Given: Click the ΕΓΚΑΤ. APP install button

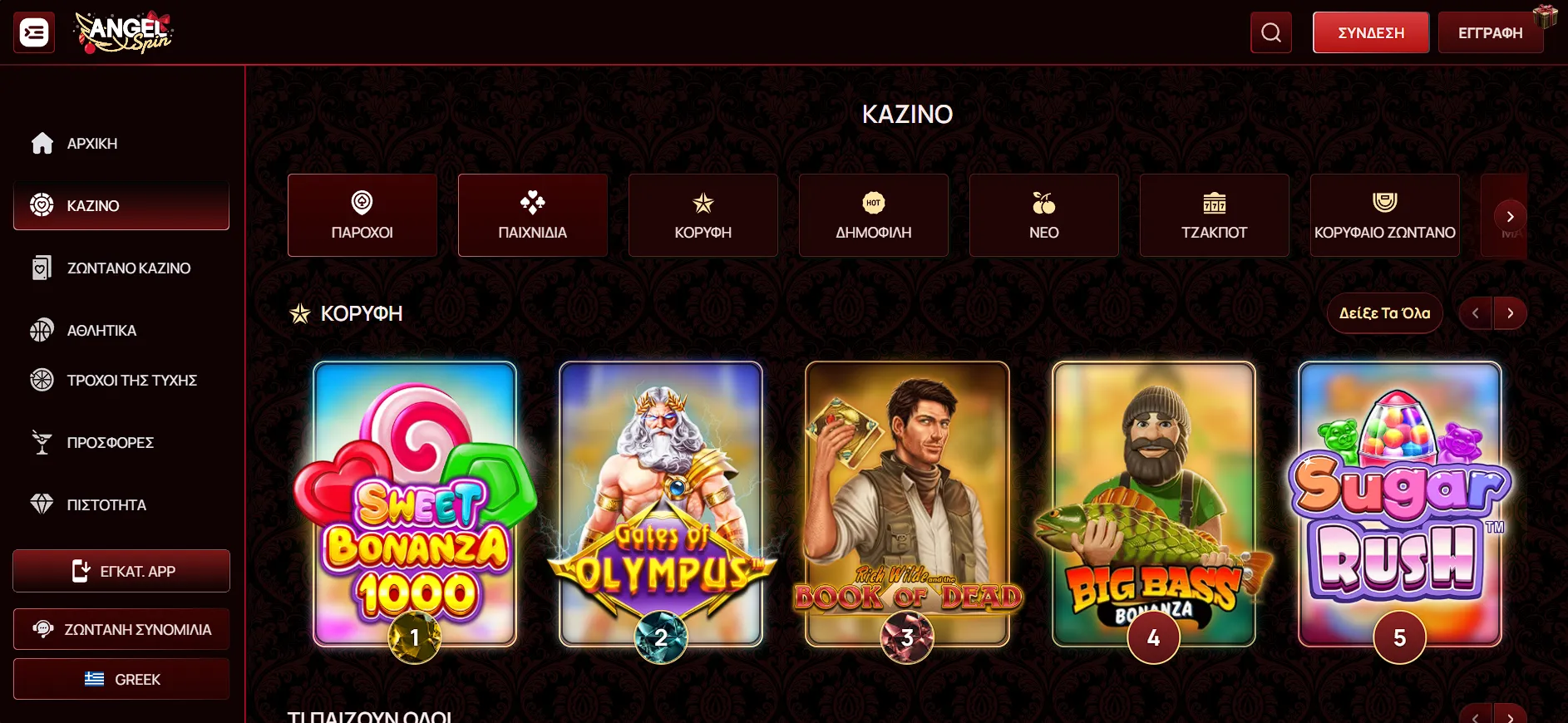Looking at the screenshot, I should pyautogui.click(x=121, y=571).
